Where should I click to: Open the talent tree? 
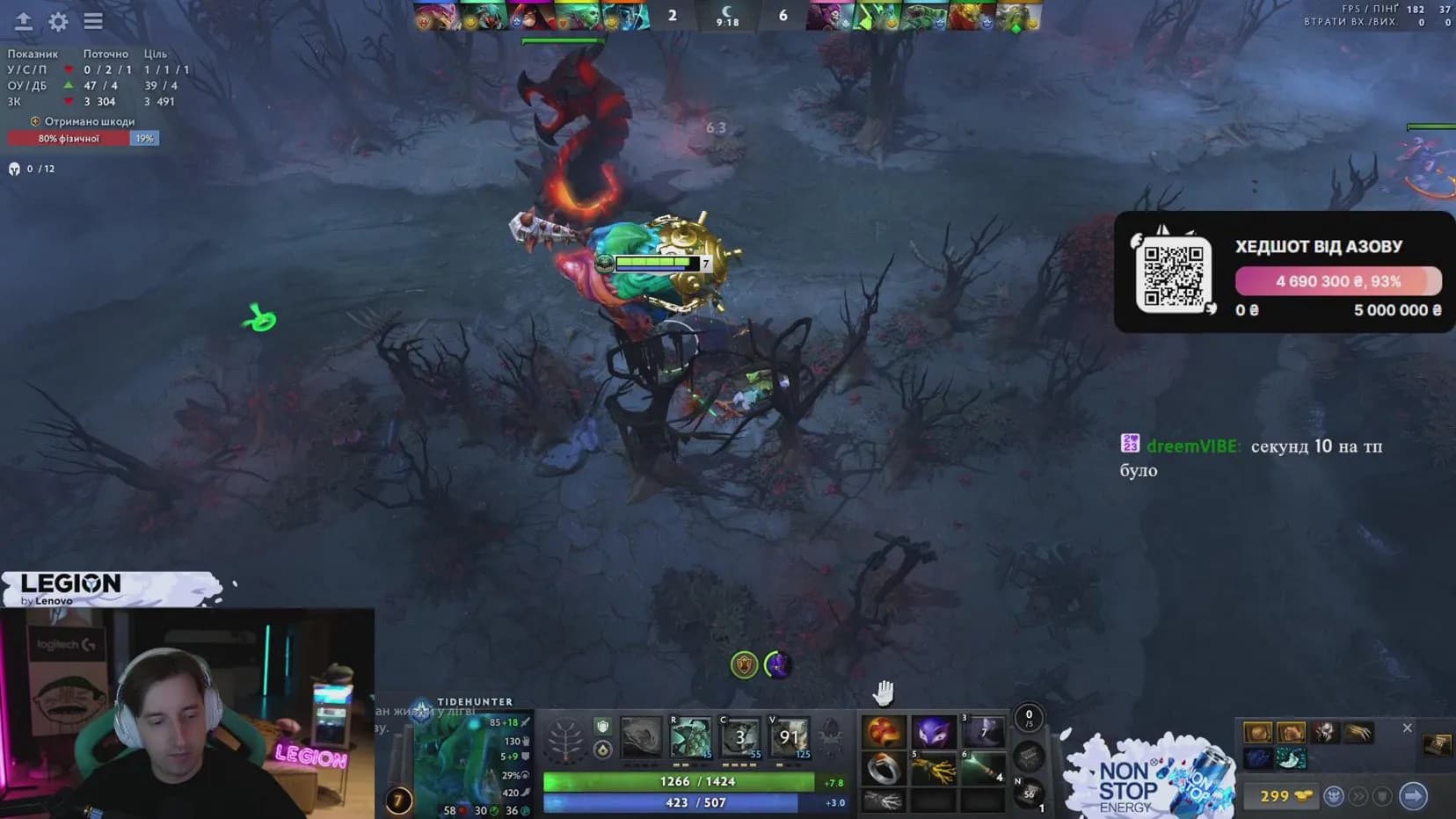point(564,740)
